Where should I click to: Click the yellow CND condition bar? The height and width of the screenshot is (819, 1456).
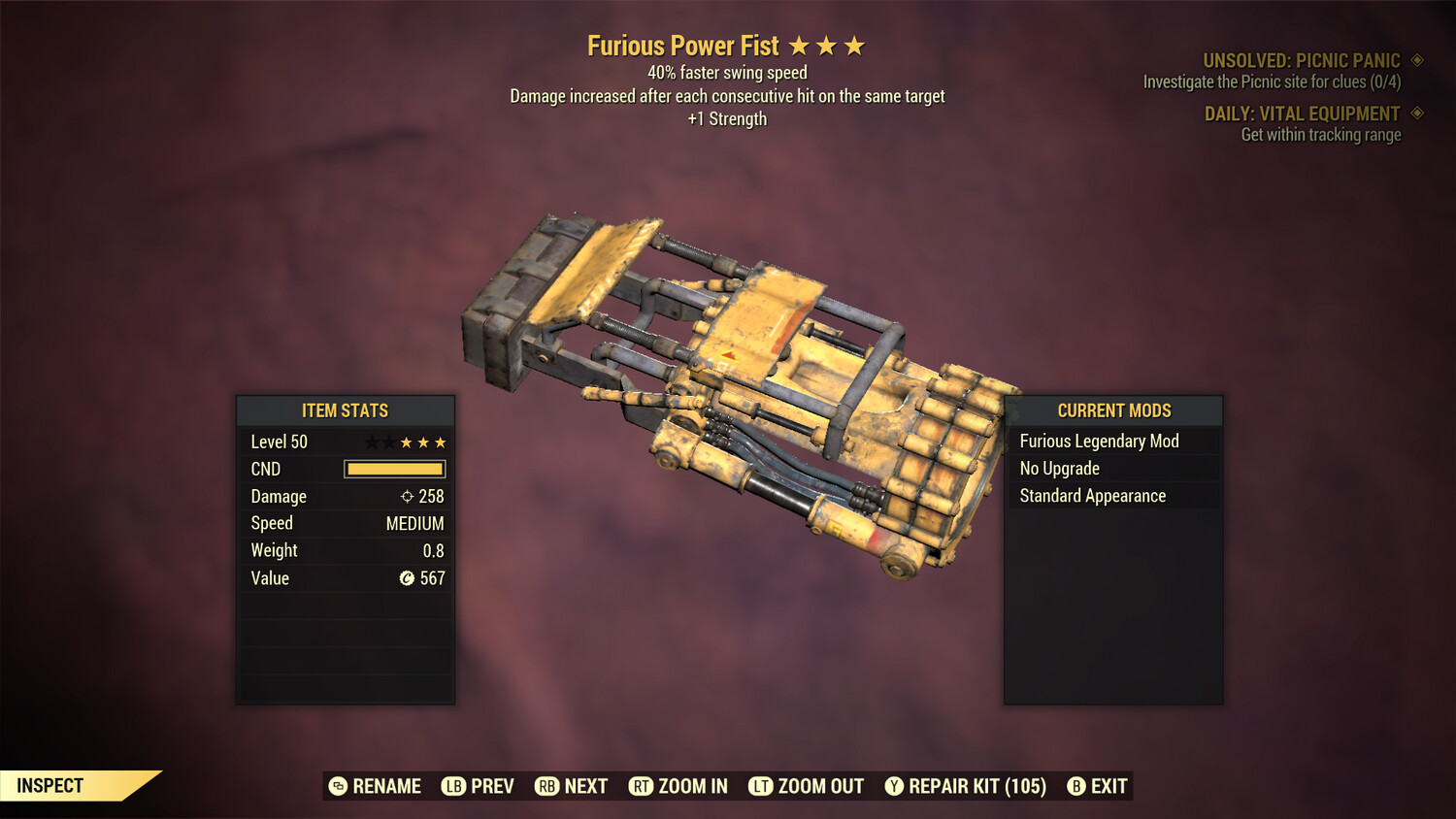tap(394, 469)
